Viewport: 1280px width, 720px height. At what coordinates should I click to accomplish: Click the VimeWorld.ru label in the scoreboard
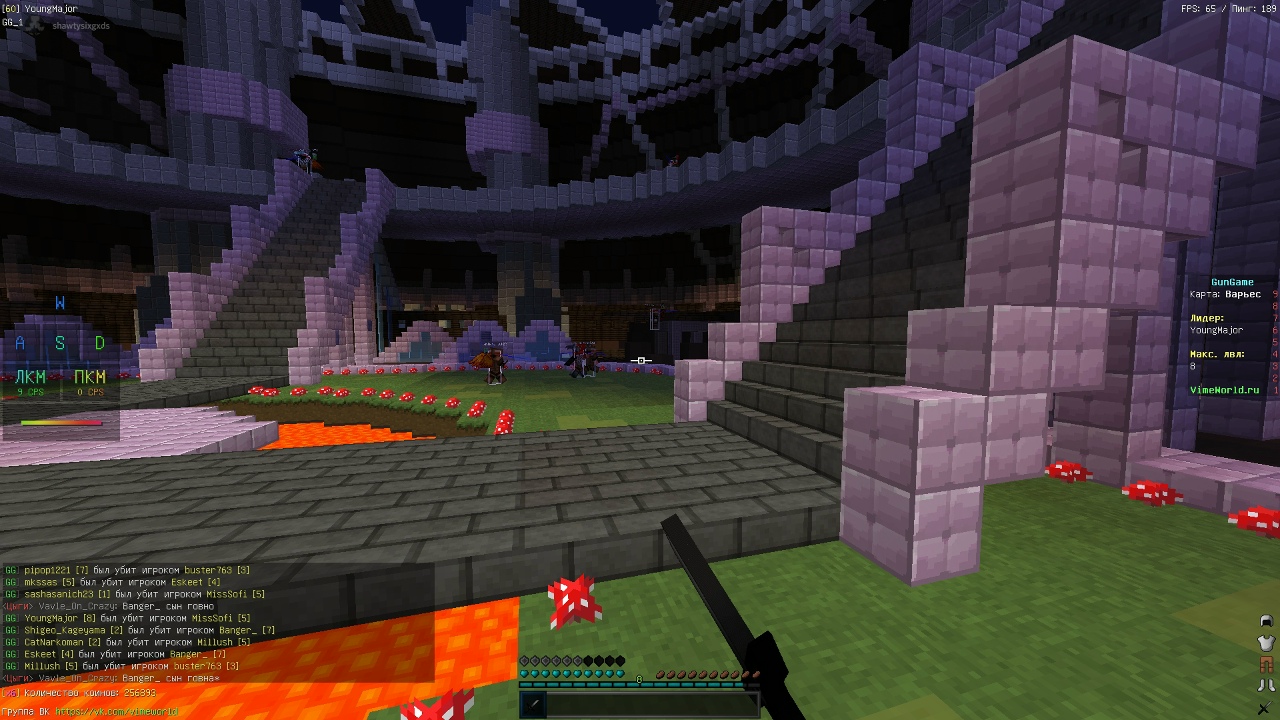coord(1224,390)
